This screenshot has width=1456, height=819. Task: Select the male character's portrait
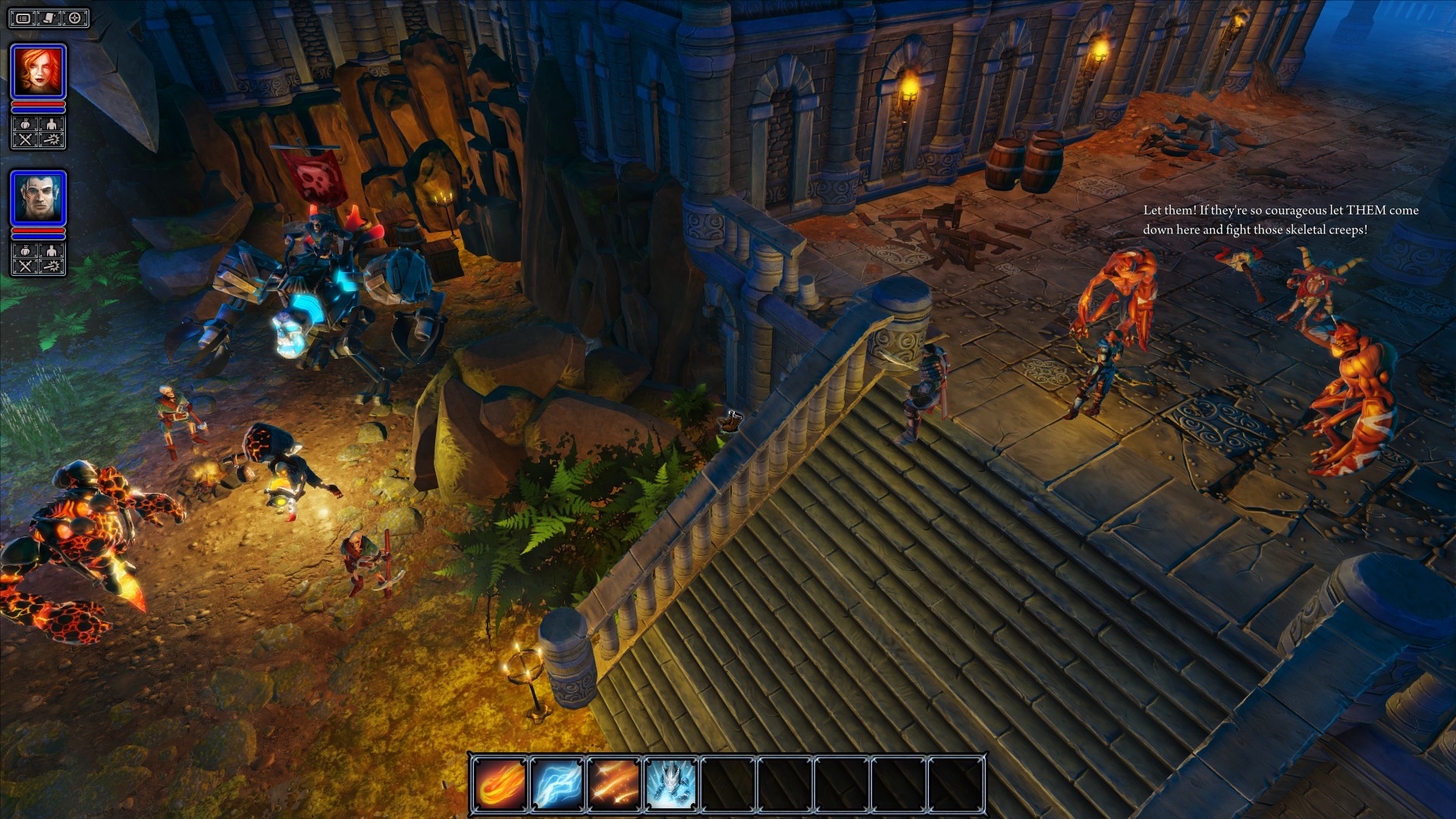(39, 198)
